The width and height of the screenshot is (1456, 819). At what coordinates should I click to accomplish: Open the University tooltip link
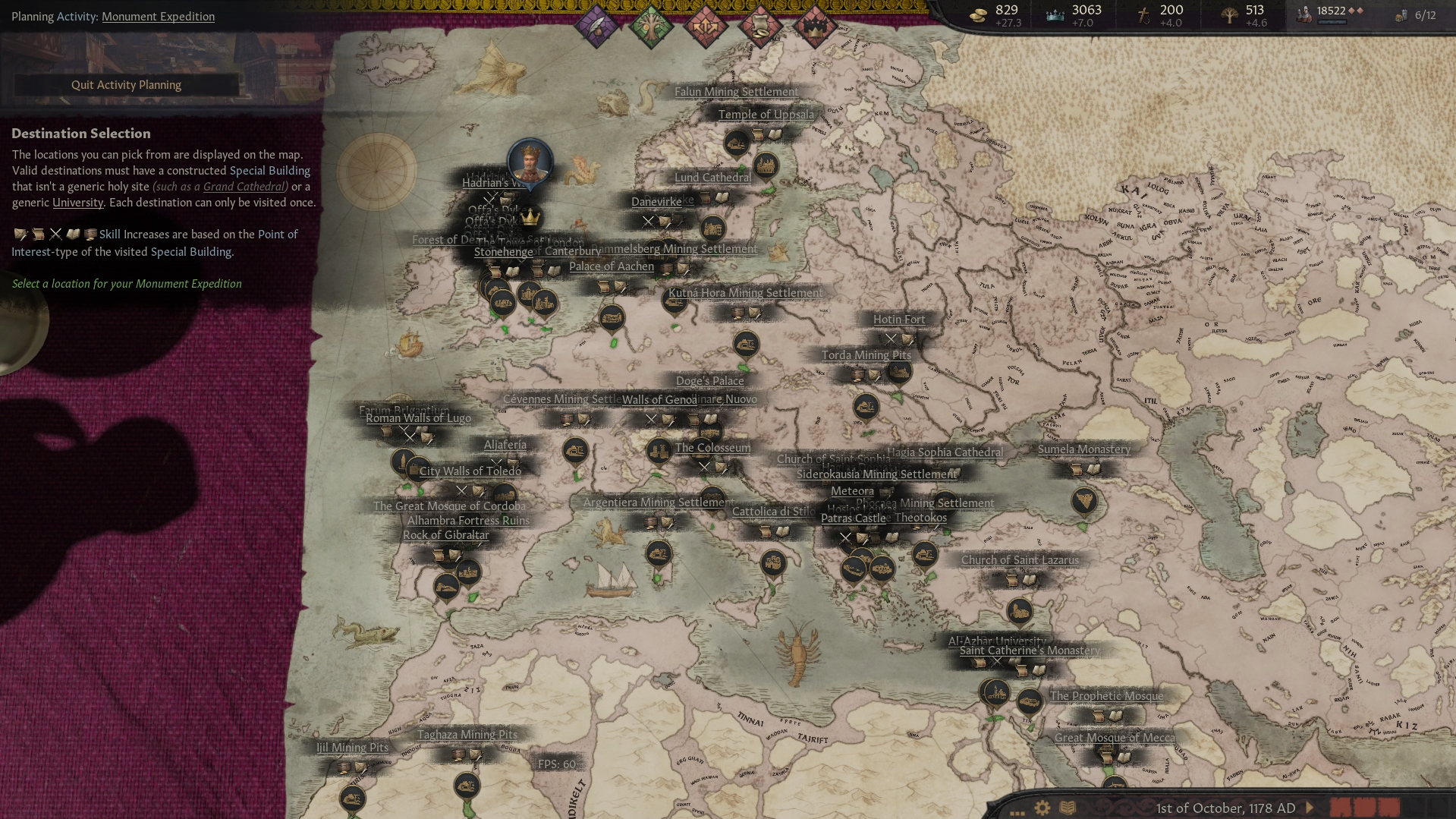tap(77, 203)
